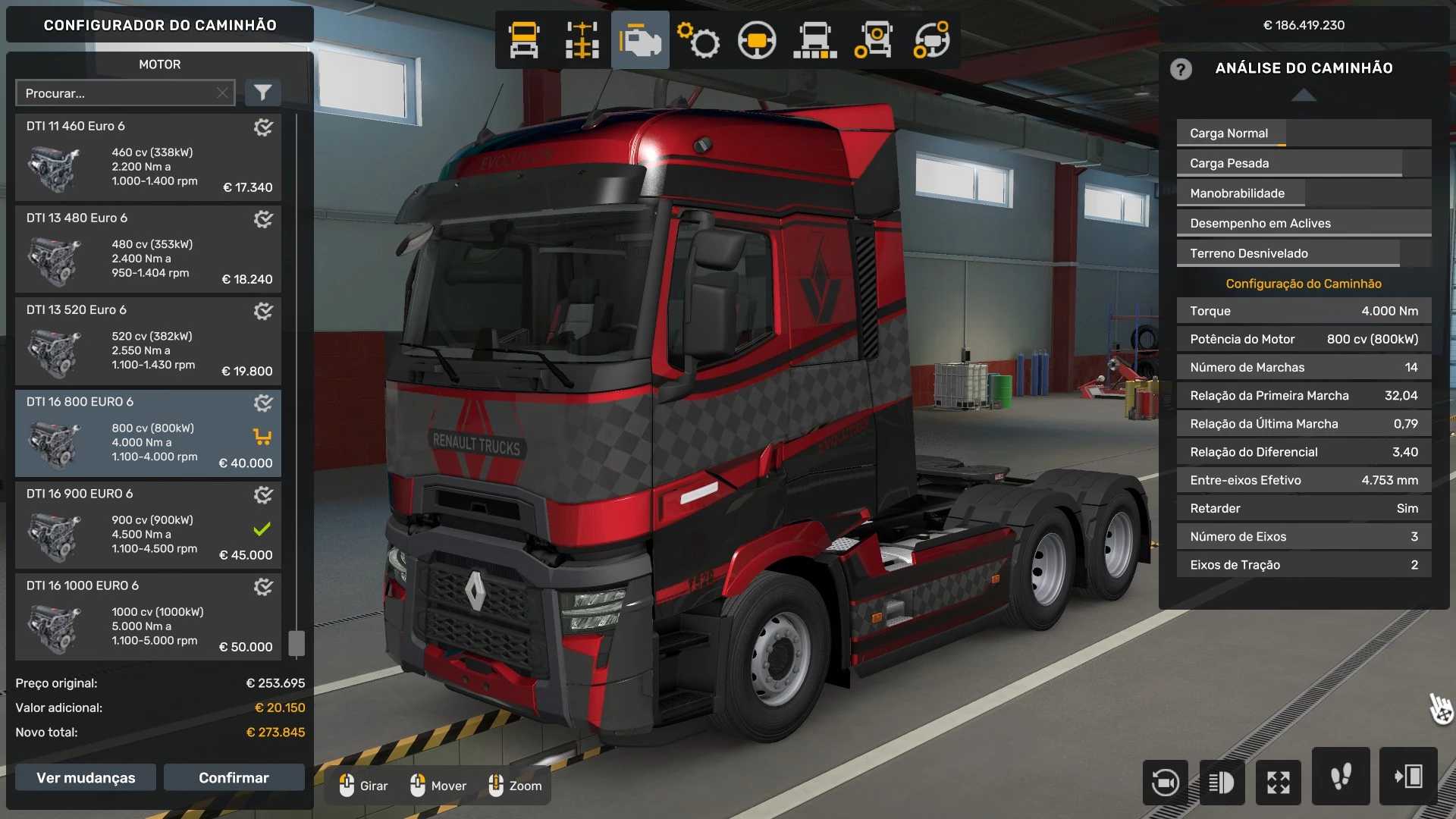Viewport: 1456px width, 819px height.
Task: Toggle the truck headlights
Action: 1222,782
